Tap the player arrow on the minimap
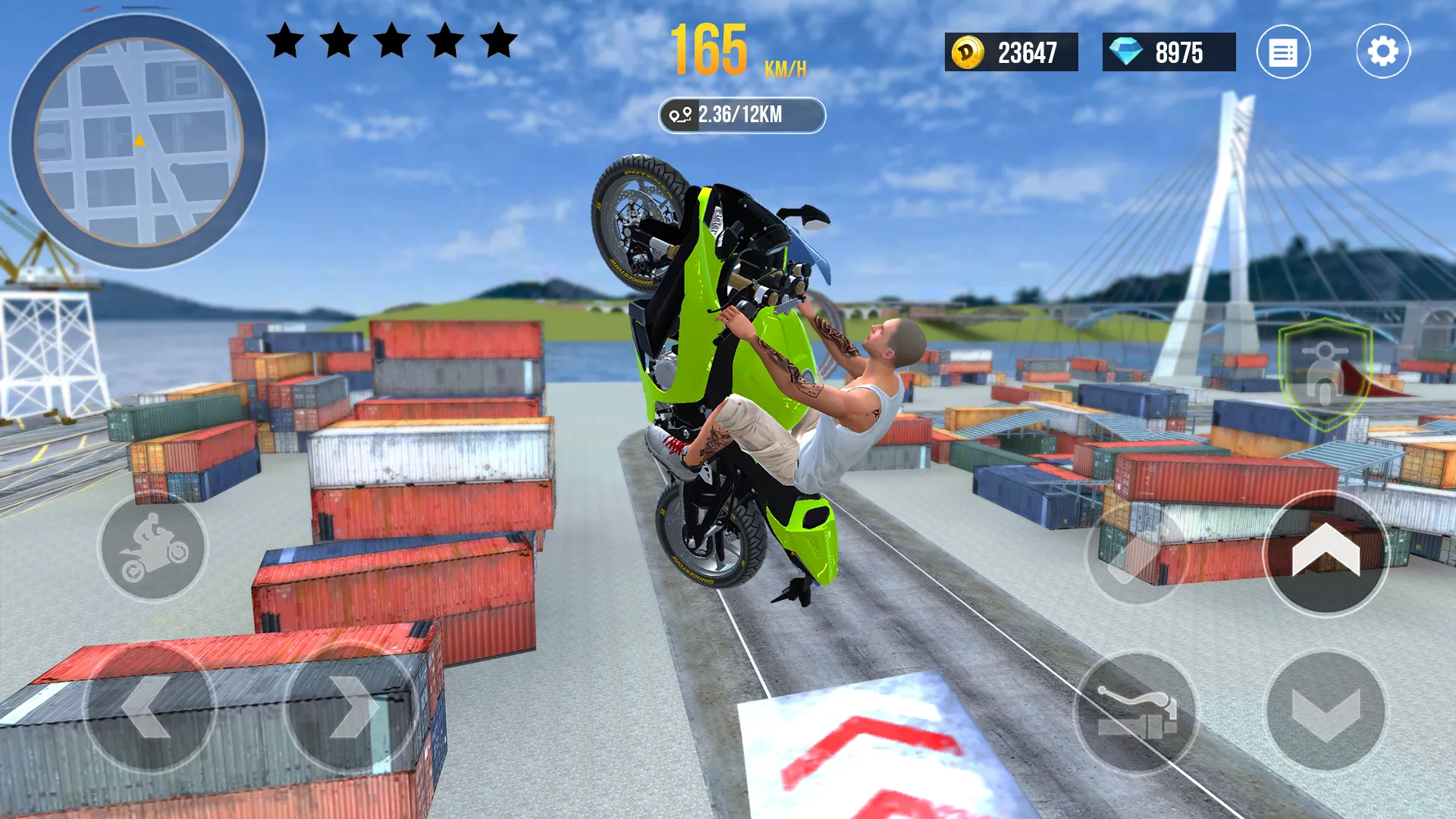 point(139,140)
